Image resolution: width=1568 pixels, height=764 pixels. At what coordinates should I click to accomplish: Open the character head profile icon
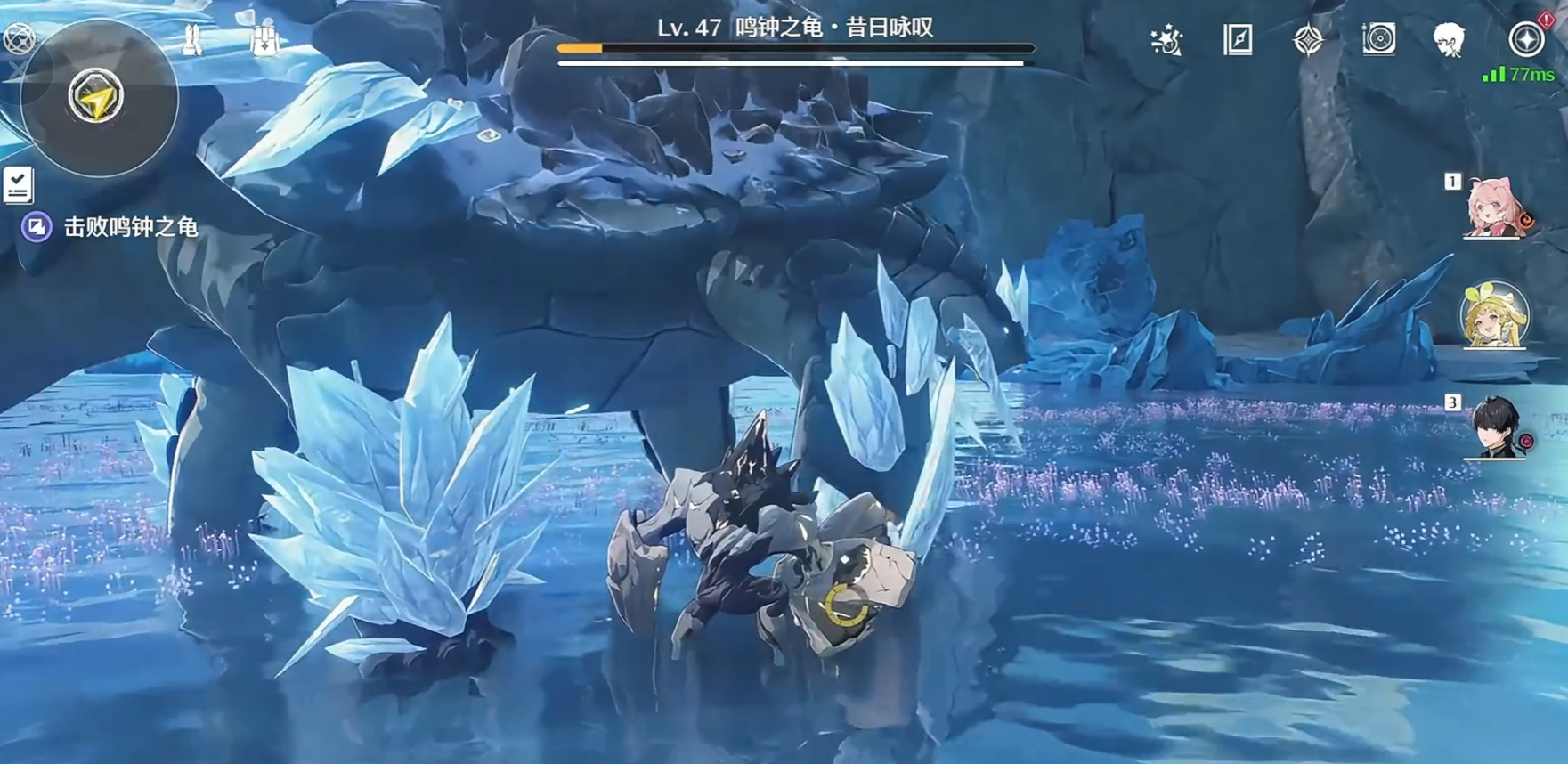point(1449,40)
